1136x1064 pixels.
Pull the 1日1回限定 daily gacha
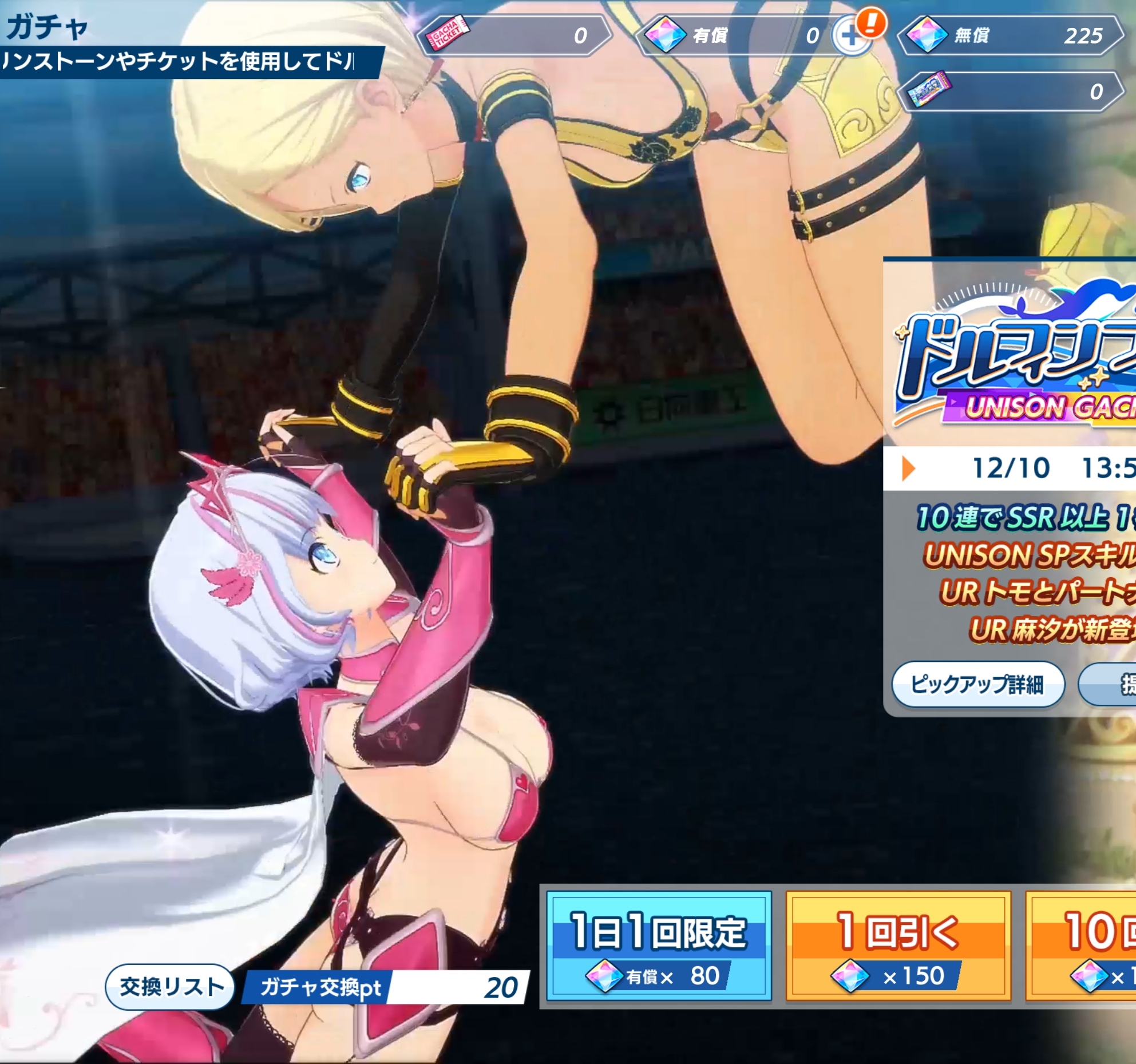click(x=659, y=946)
